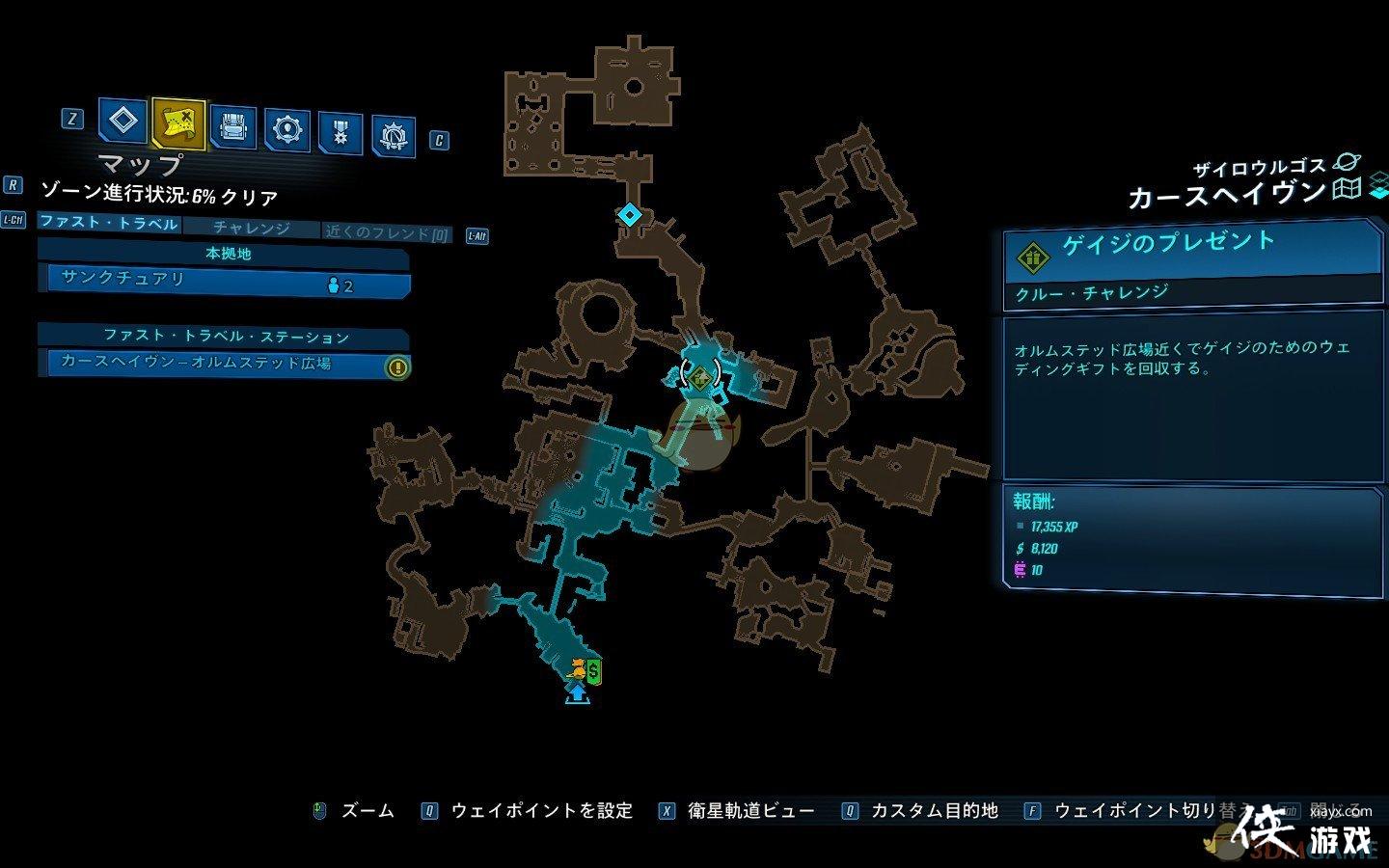Click the diamond waypoint marker near map top

pyautogui.click(x=631, y=215)
